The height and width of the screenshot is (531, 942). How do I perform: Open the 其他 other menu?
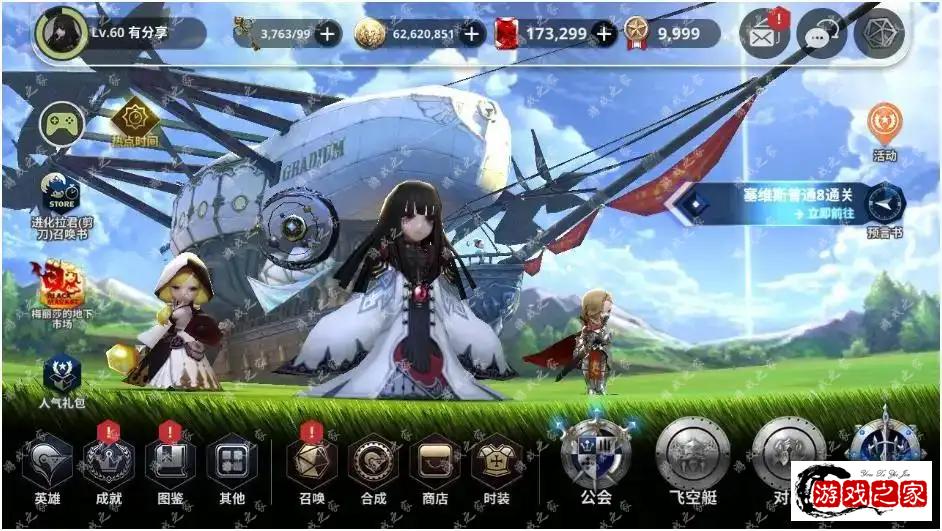(232, 462)
